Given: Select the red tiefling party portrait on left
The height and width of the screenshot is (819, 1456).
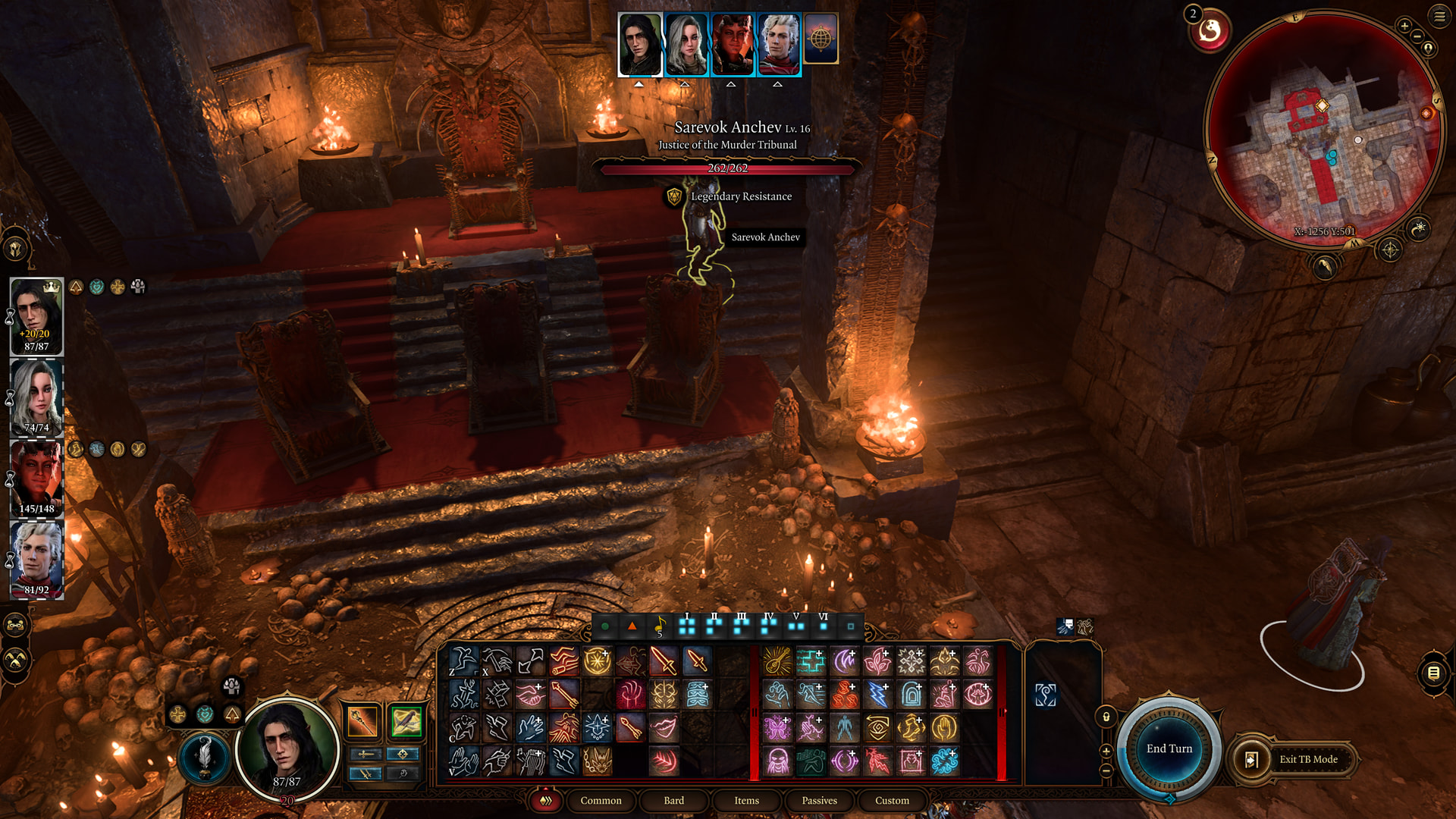Looking at the screenshot, I should coord(36,478).
